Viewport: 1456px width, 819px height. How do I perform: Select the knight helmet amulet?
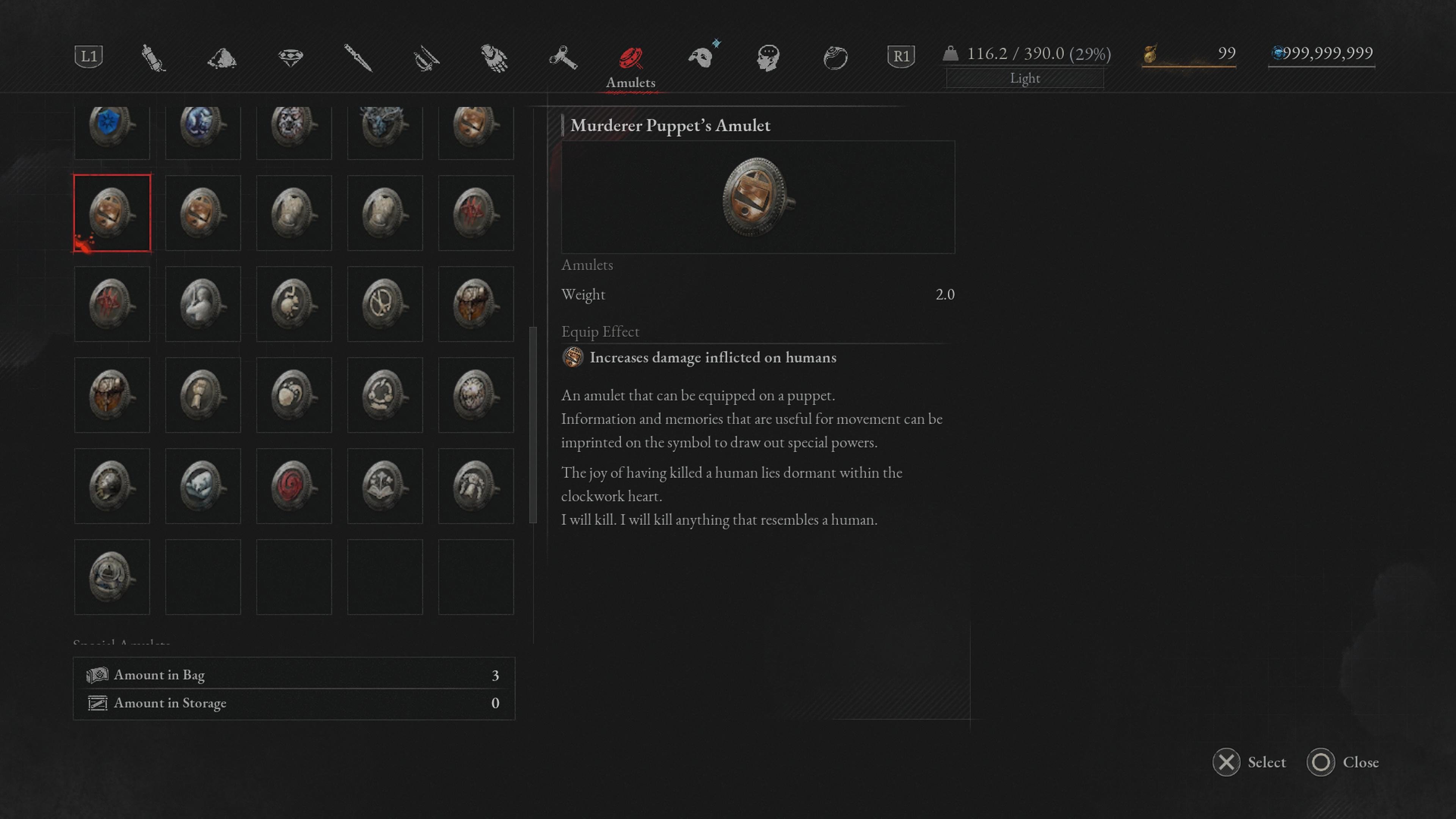pos(111,485)
